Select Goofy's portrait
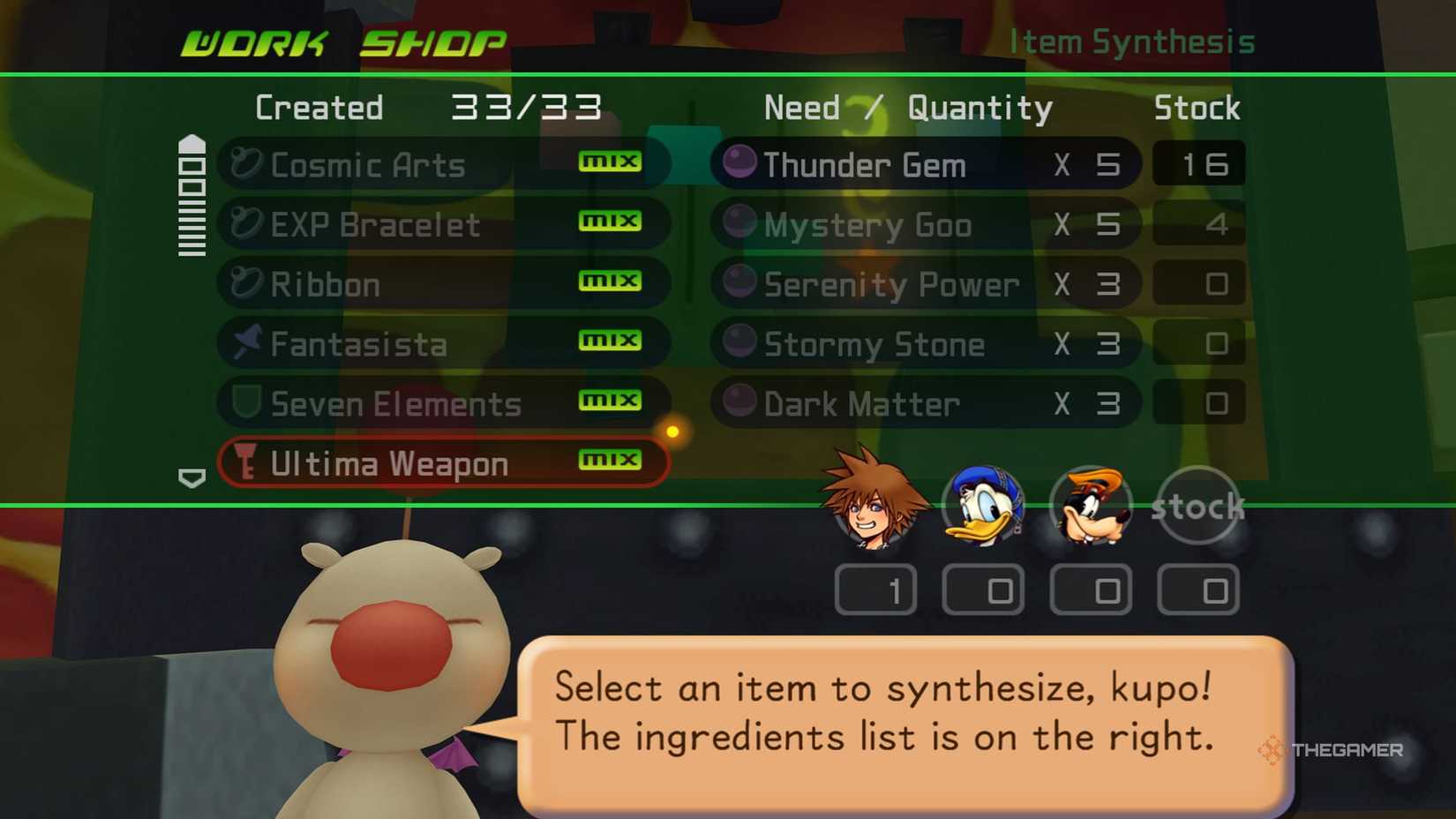Screen dimensions: 1456x819 [x=1092, y=505]
